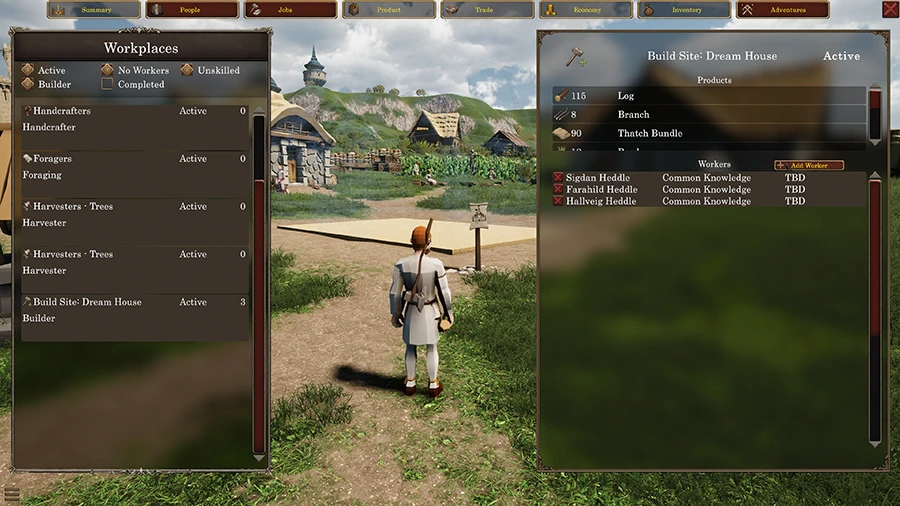The height and width of the screenshot is (506, 900).
Task: Open the Economy tab
Action: coord(587,10)
